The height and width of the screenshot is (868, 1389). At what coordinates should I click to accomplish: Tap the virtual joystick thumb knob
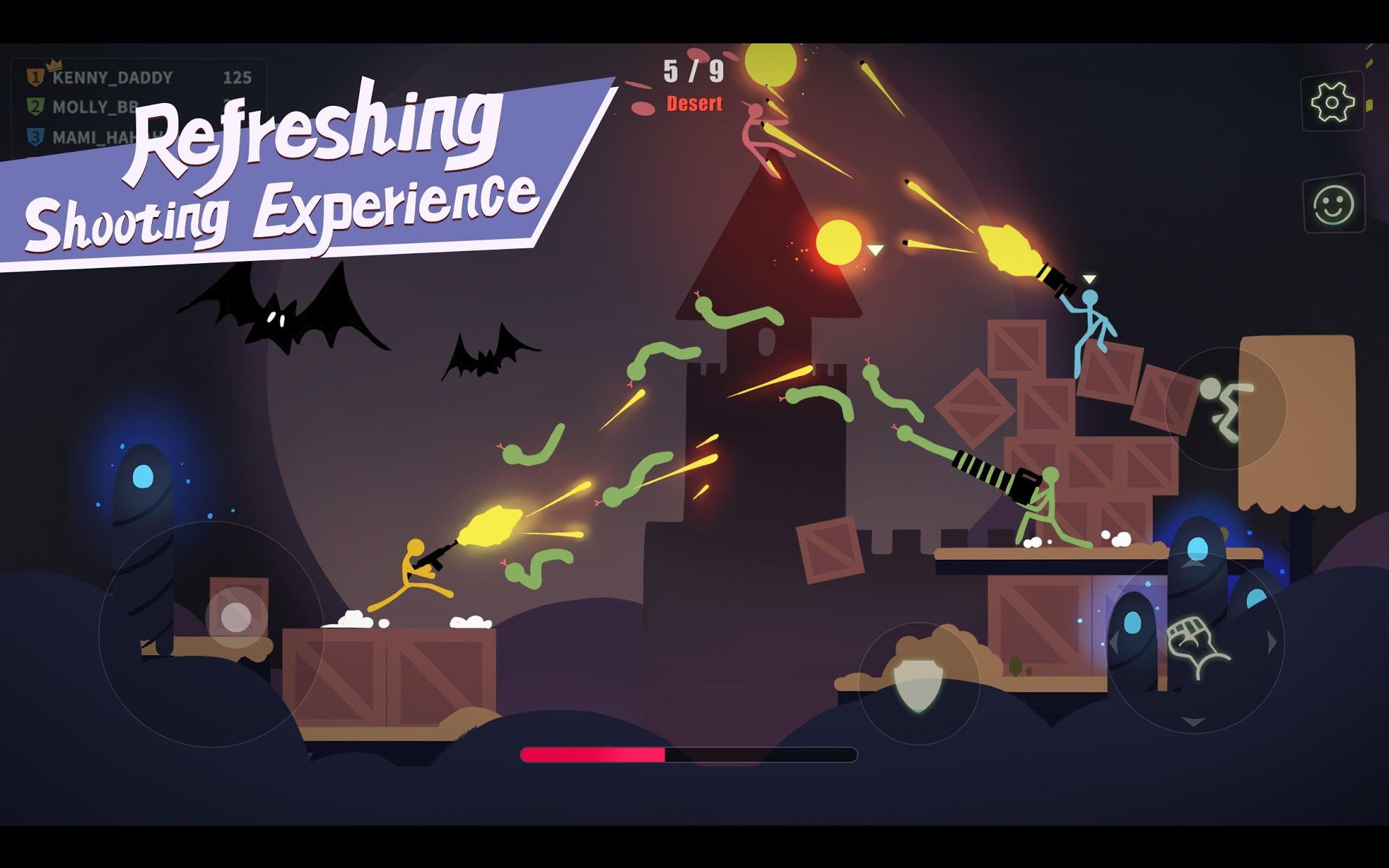tap(236, 617)
